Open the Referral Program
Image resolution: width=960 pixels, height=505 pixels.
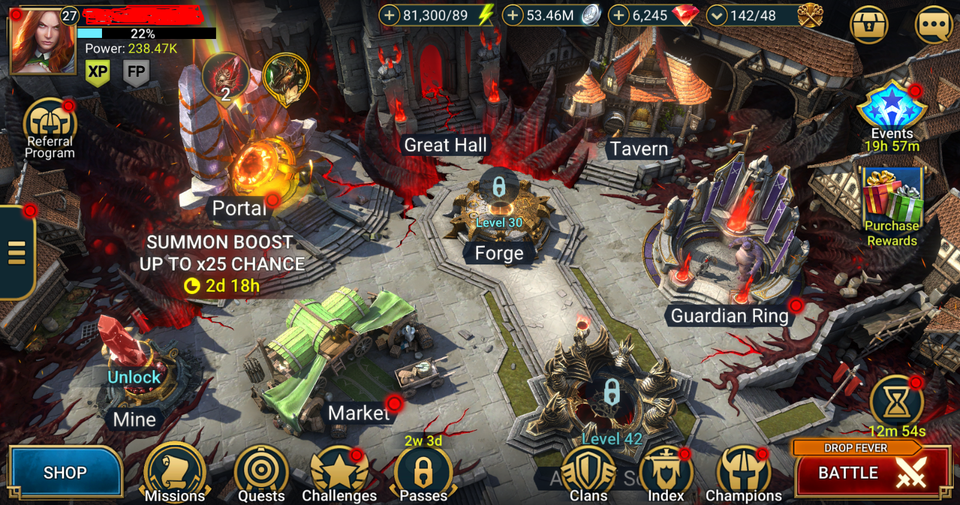(49, 123)
